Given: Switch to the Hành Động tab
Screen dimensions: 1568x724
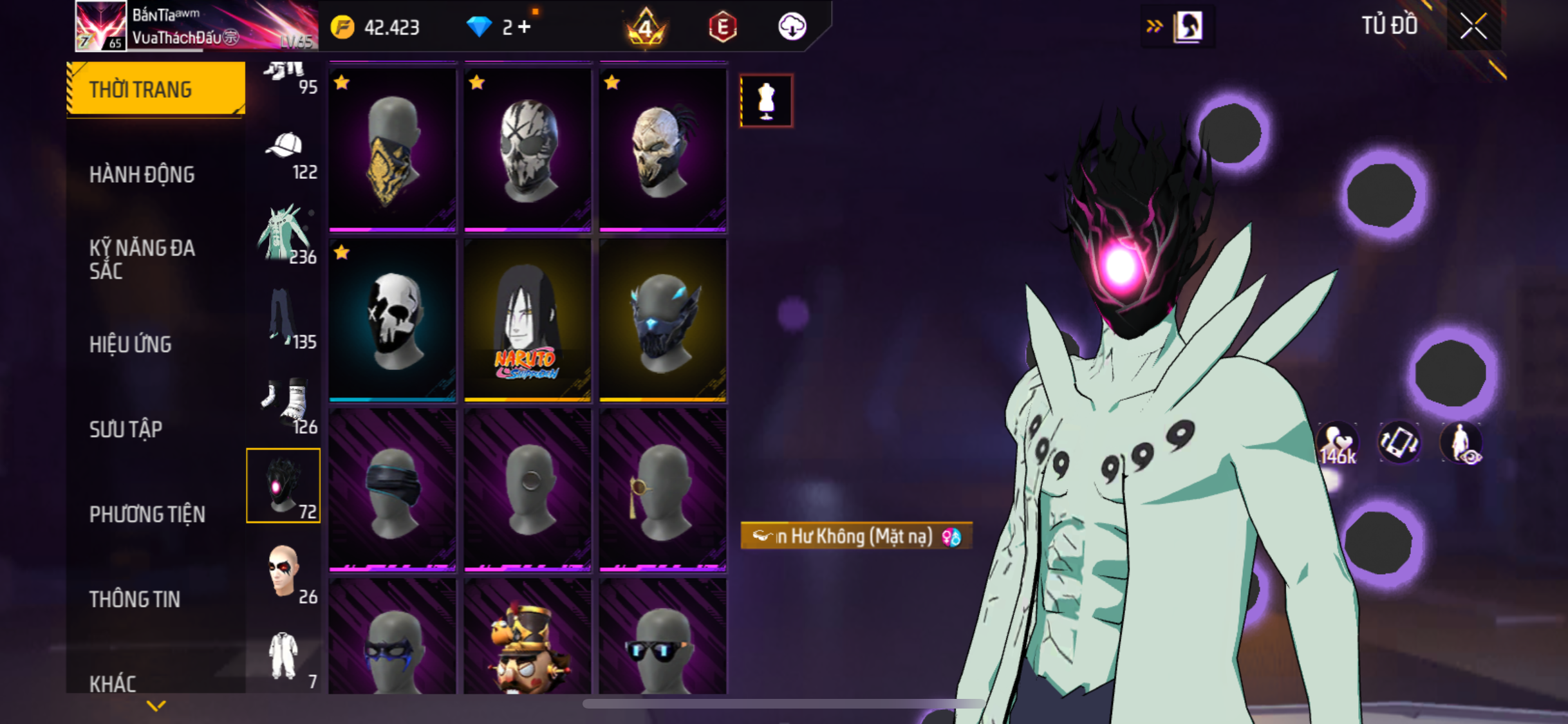Looking at the screenshot, I should point(142,174).
